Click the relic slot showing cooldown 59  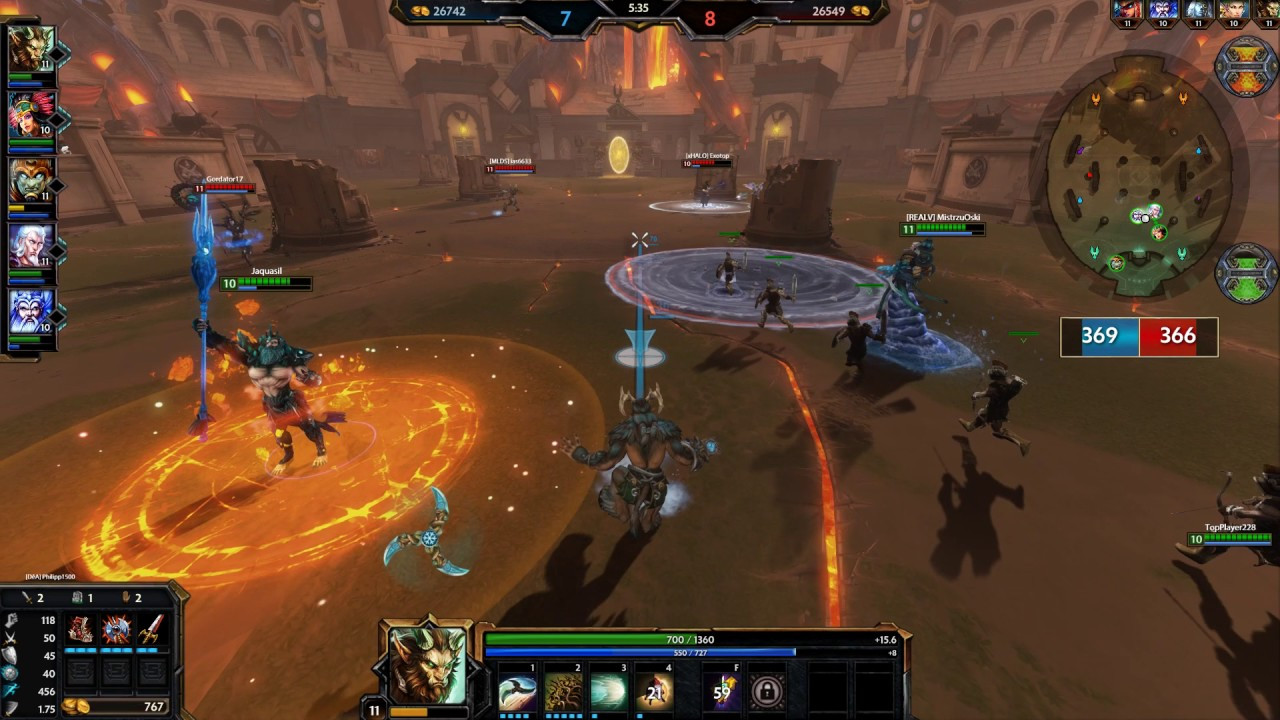click(x=722, y=692)
